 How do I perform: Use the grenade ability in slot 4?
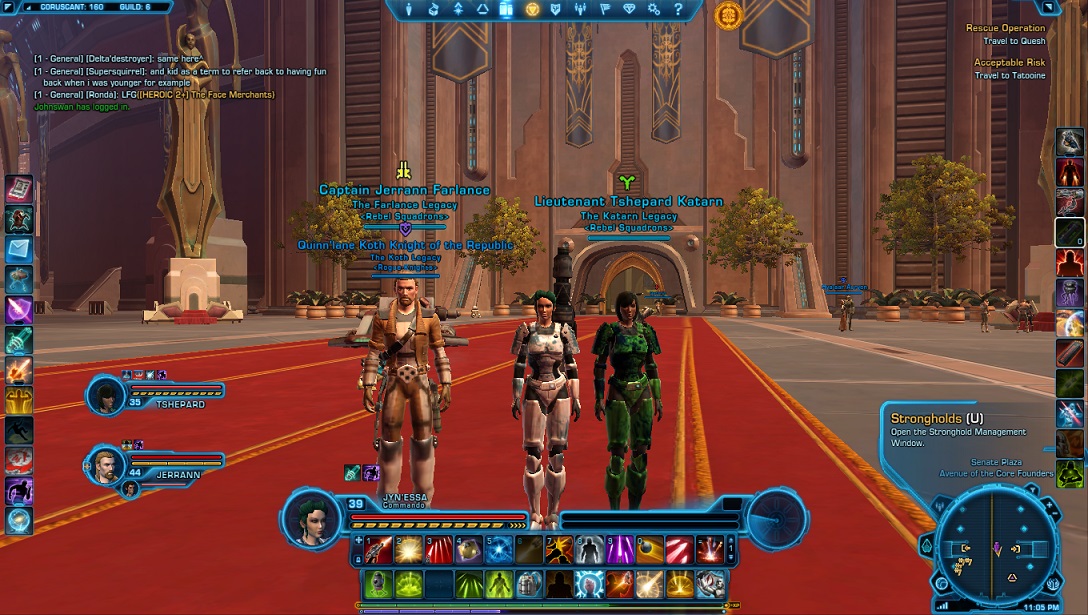coord(468,549)
